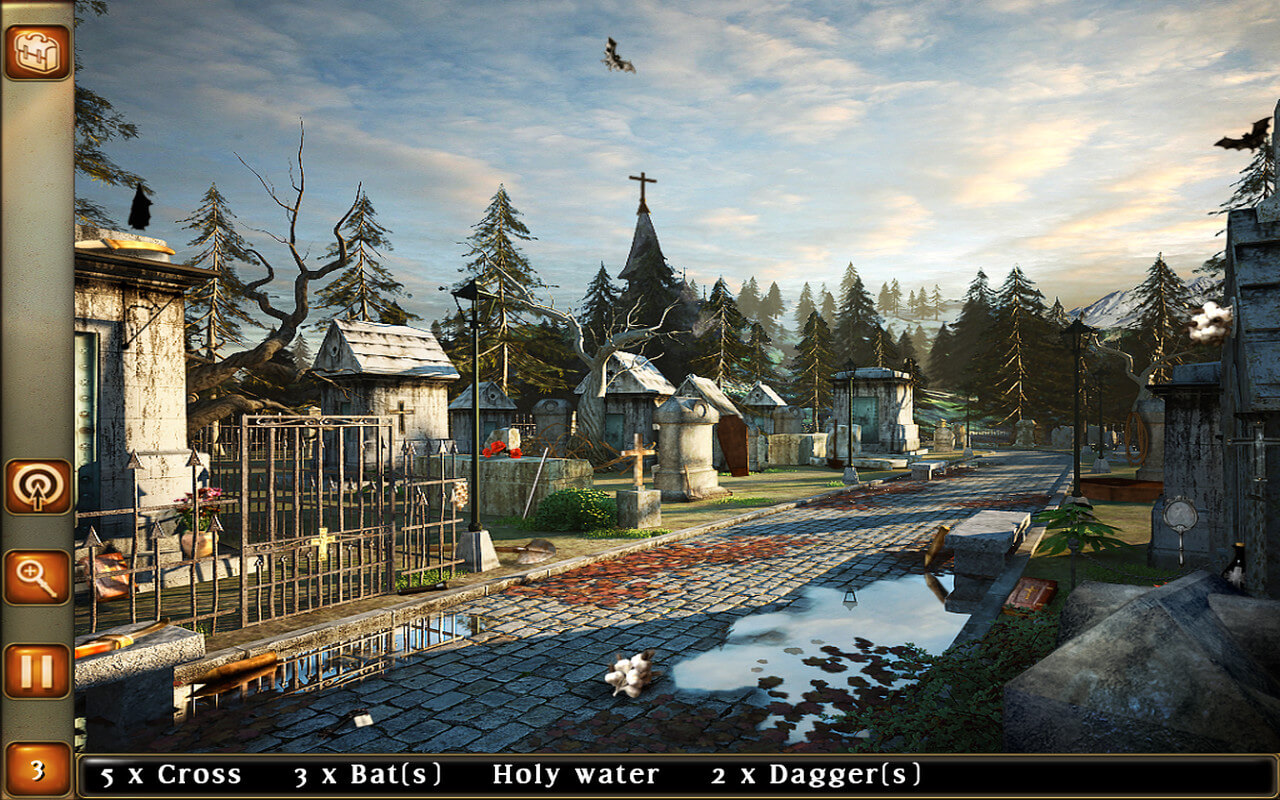Click the bat flying in the sky
The image size is (1280, 800).
point(617,55)
